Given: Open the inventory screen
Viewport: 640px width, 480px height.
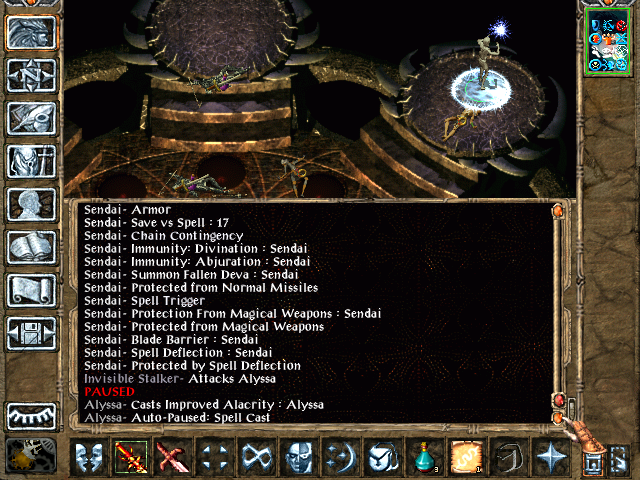Looking at the screenshot, I should [x=31, y=161].
